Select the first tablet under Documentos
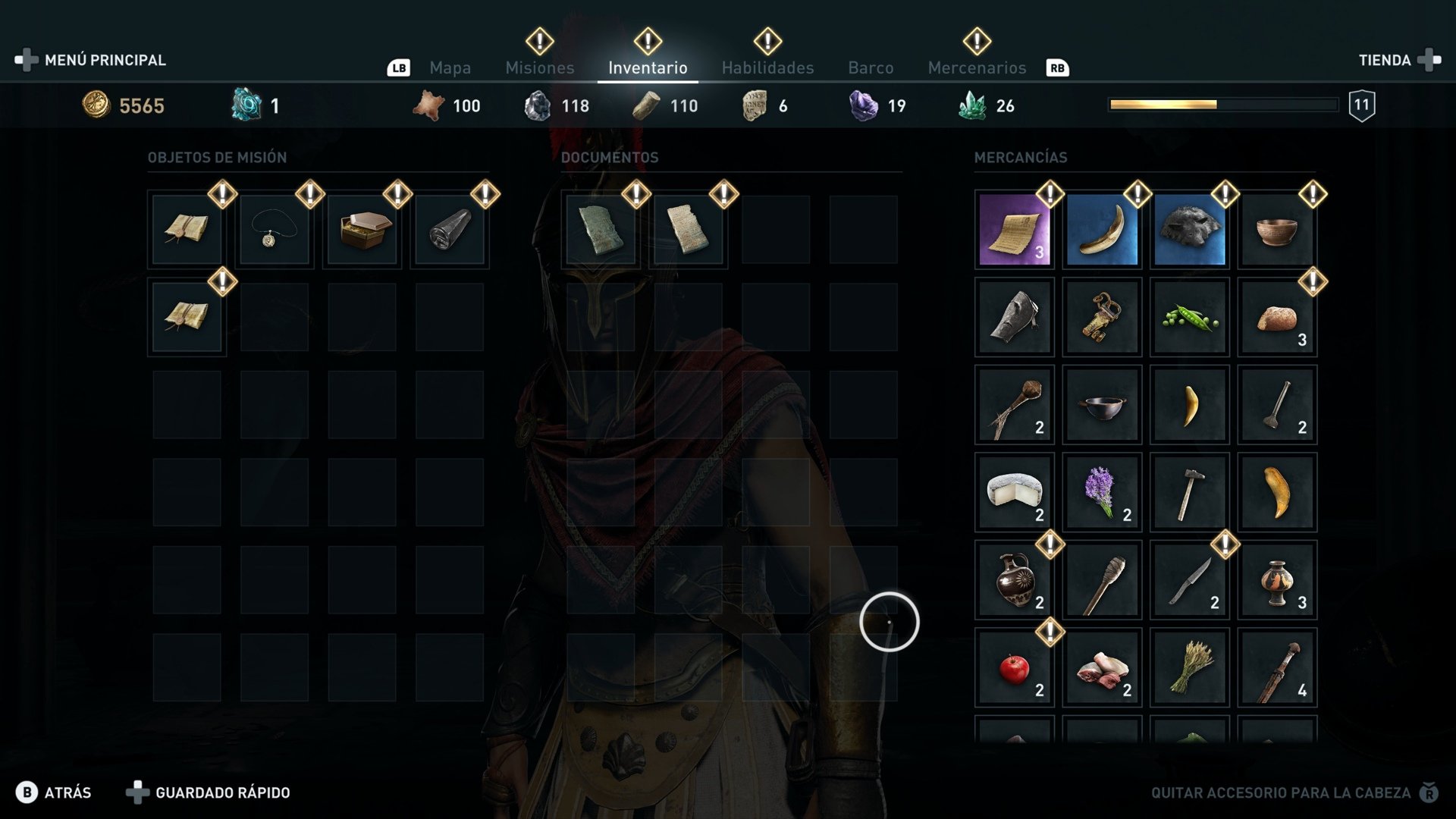This screenshot has height=819, width=1456. [x=600, y=230]
